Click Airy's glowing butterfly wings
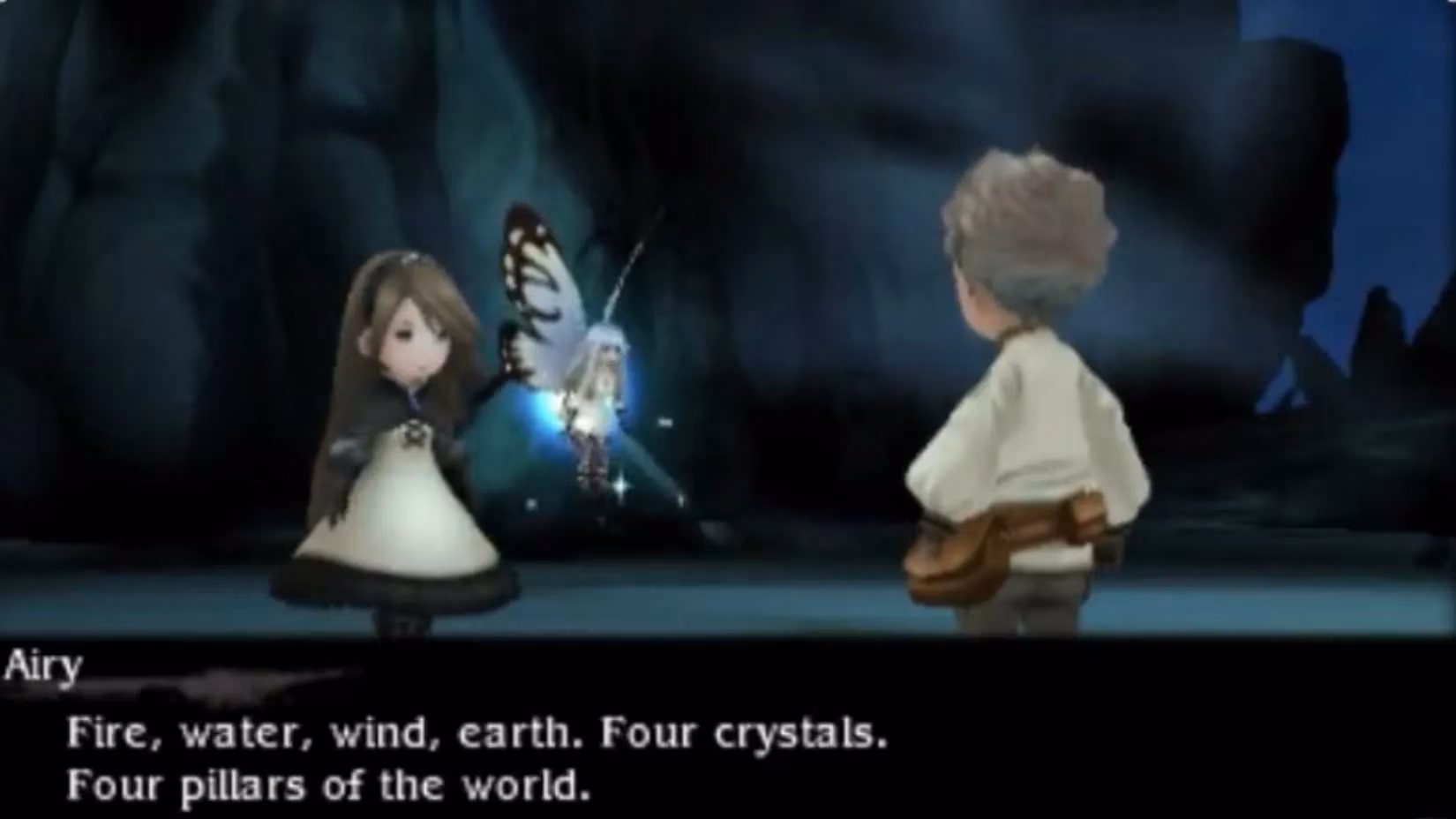Screen dimensions: 1456x819 [538, 282]
